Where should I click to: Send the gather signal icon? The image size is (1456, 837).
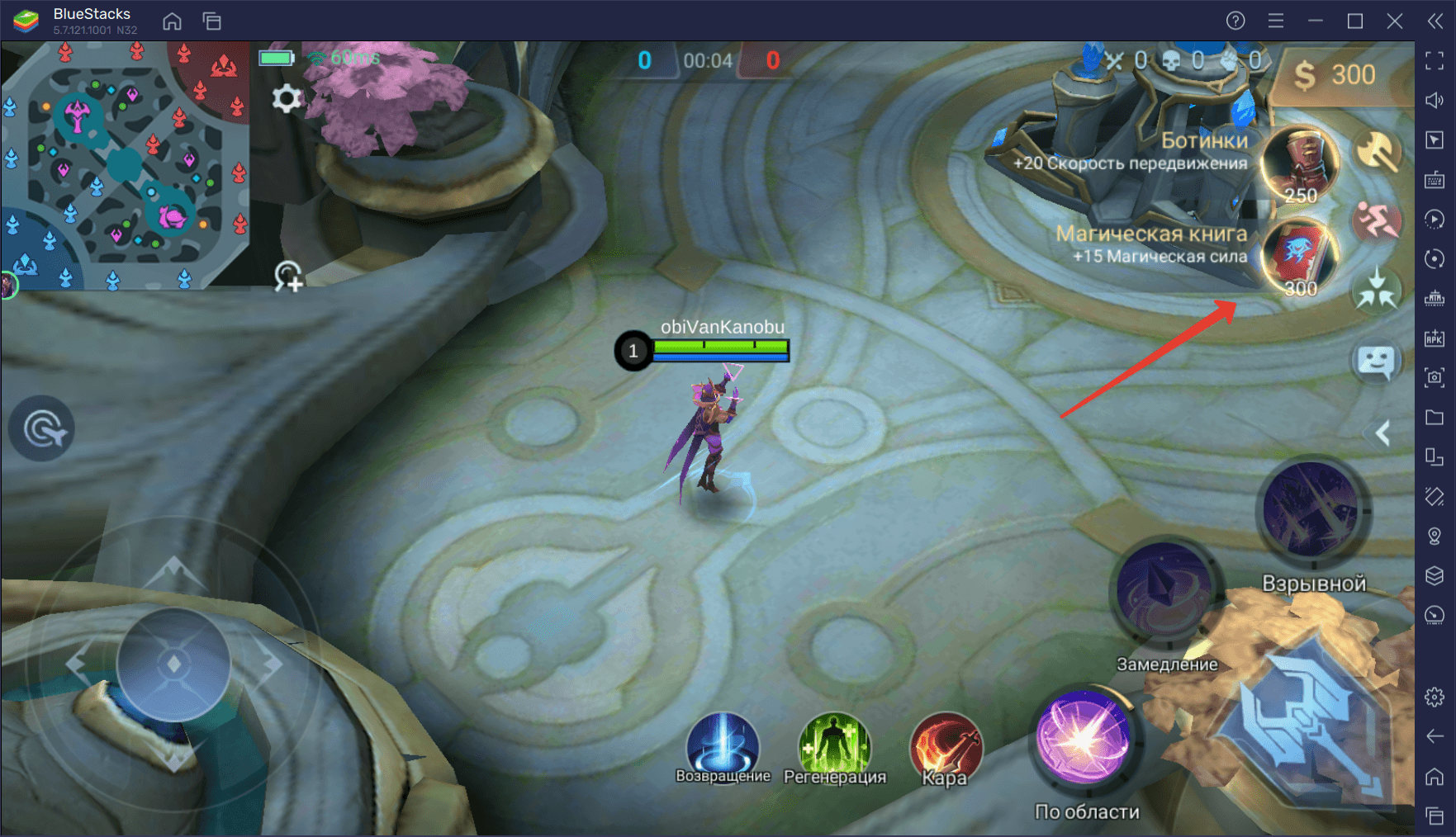click(1377, 290)
